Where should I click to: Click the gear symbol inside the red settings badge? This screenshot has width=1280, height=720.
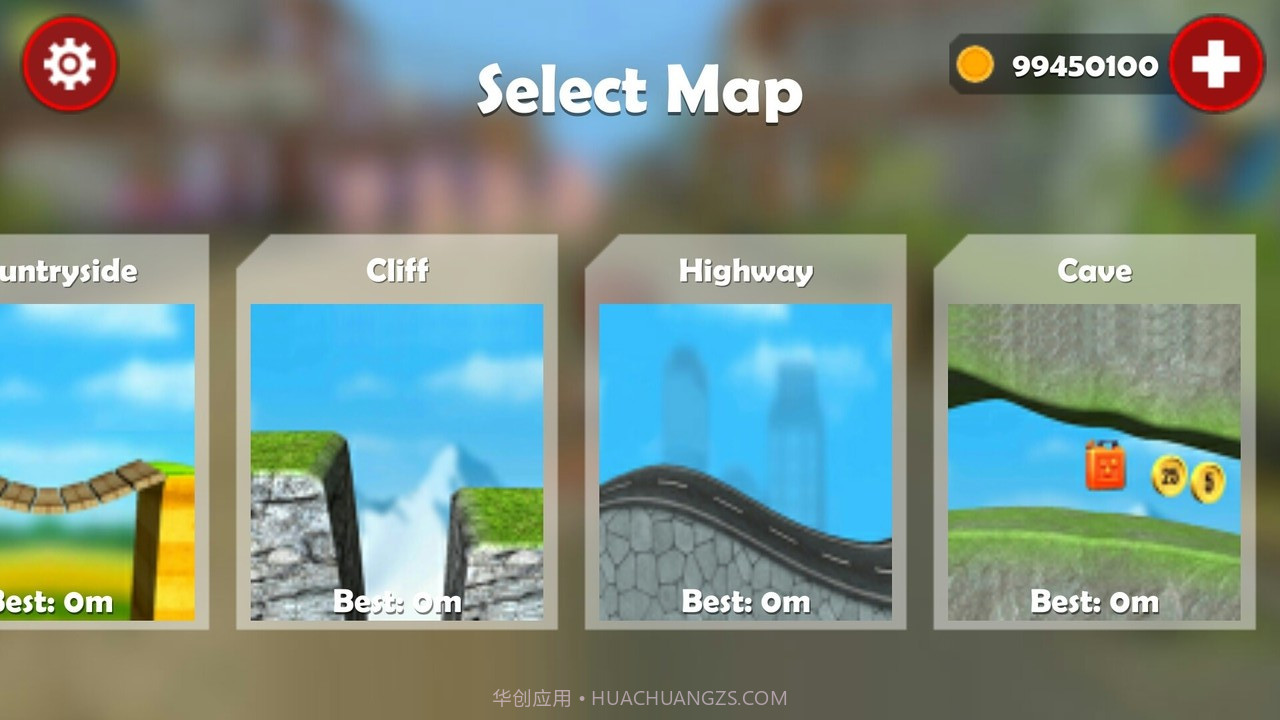[68, 62]
